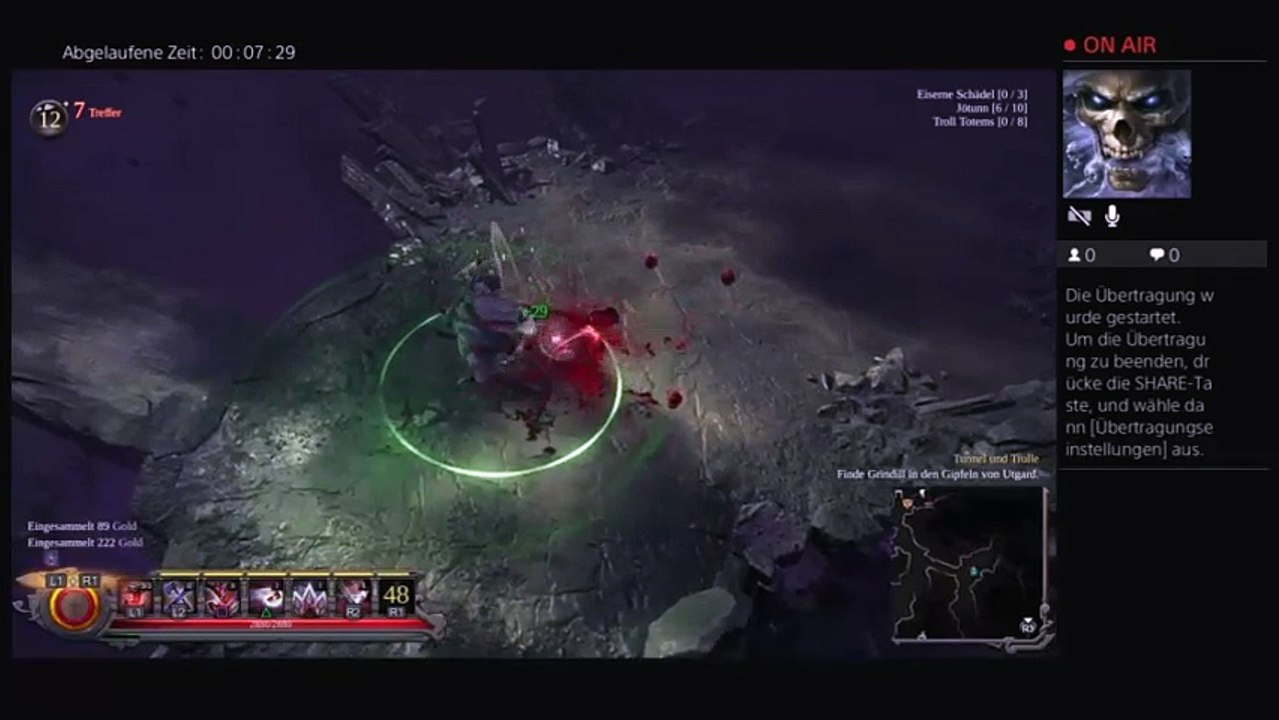Open the minimap
The image size is (1279, 720).
coord(967,565)
